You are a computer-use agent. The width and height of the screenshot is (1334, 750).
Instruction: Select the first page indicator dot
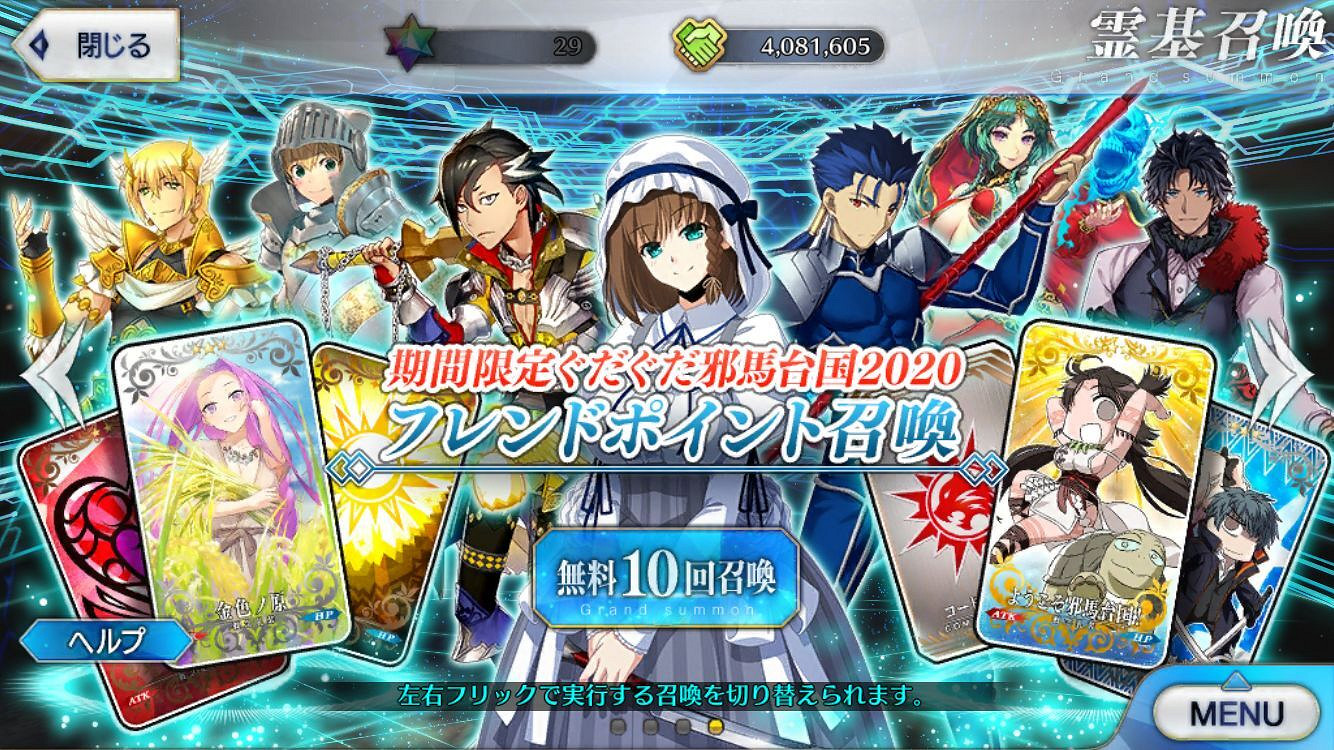tap(618, 728)
